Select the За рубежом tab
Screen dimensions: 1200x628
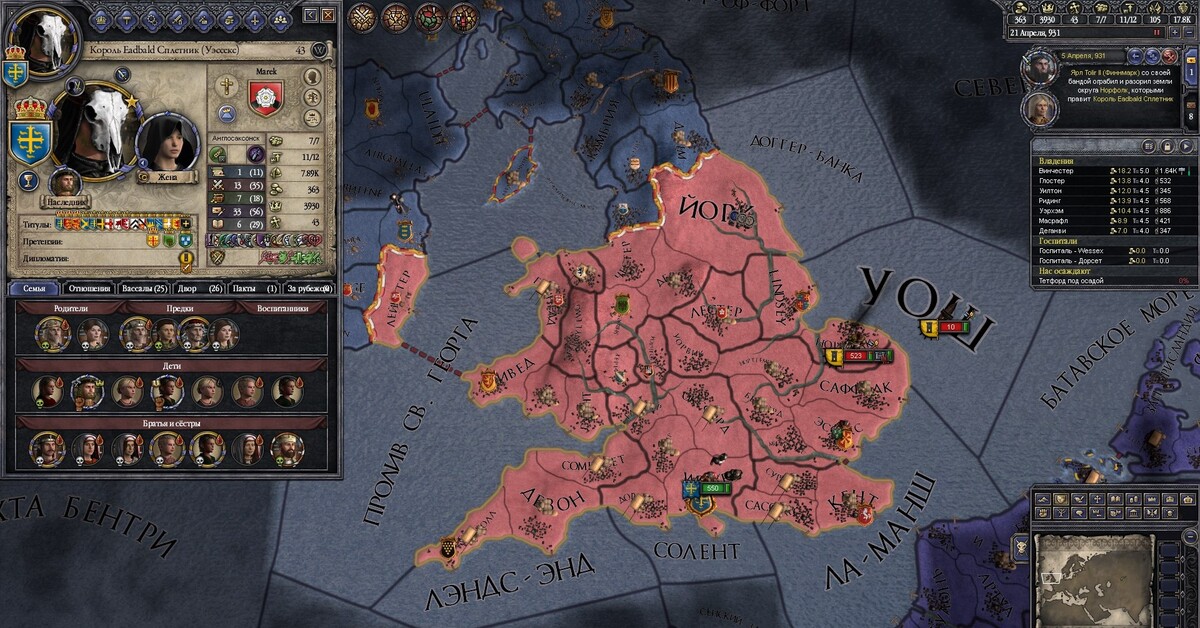coord(307,288)
